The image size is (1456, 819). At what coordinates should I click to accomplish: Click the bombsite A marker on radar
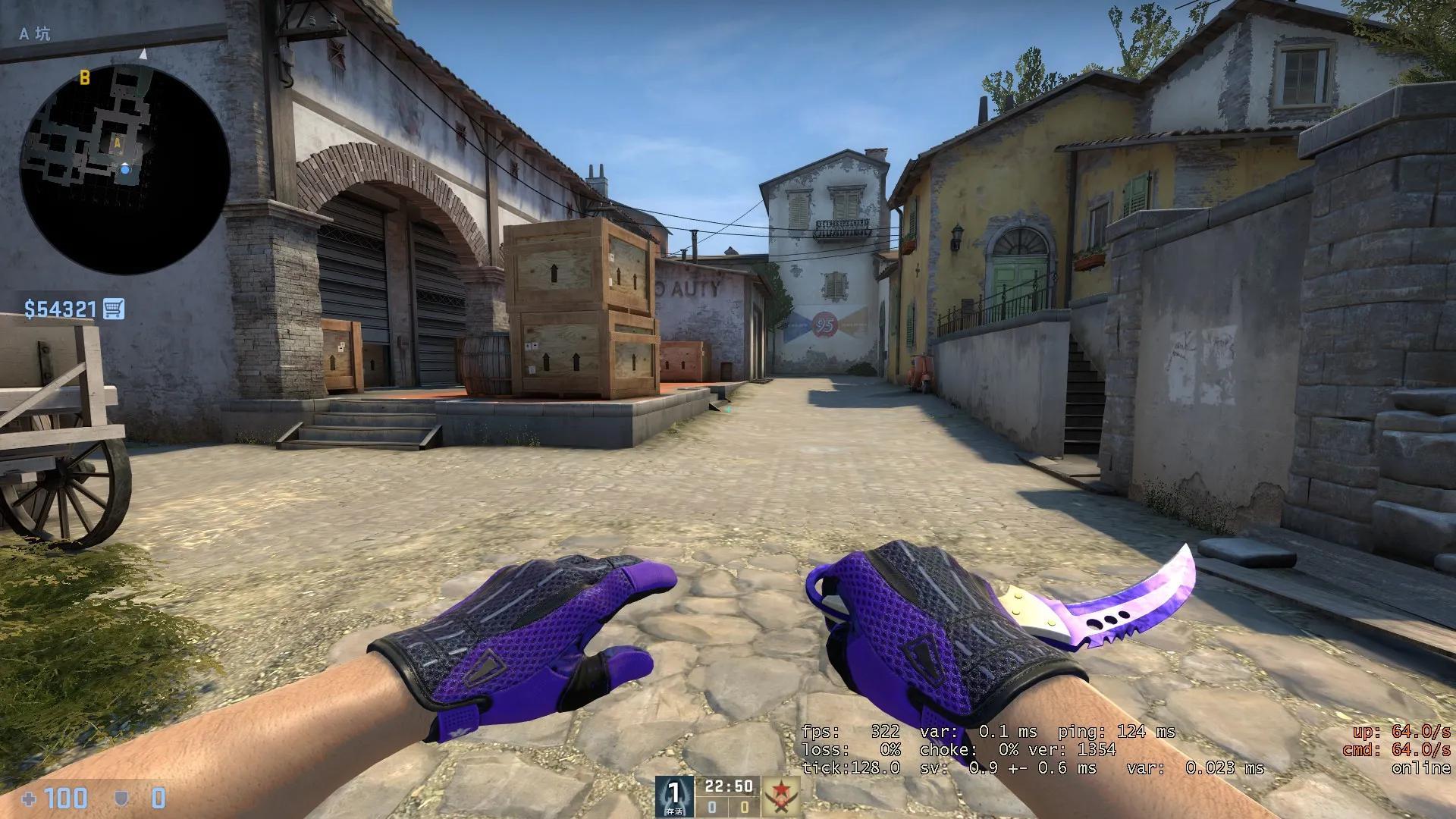[x=118, y=143]
